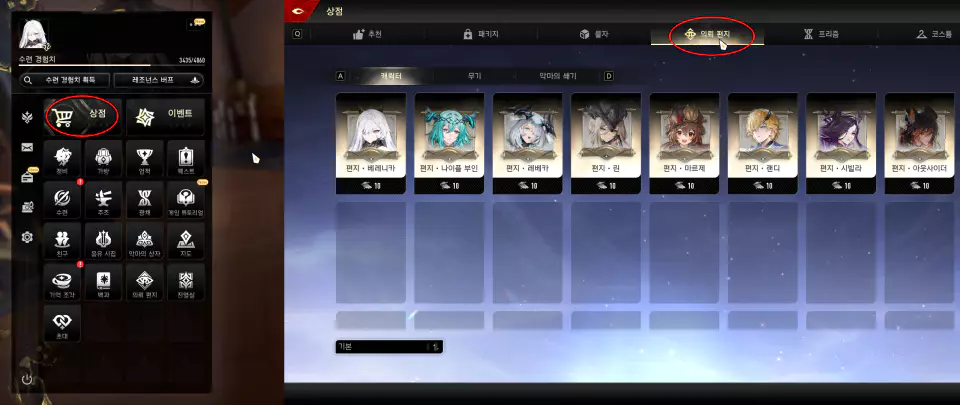
Task: Switch to the 추천 recommended tab
Action: pos(367,34)
